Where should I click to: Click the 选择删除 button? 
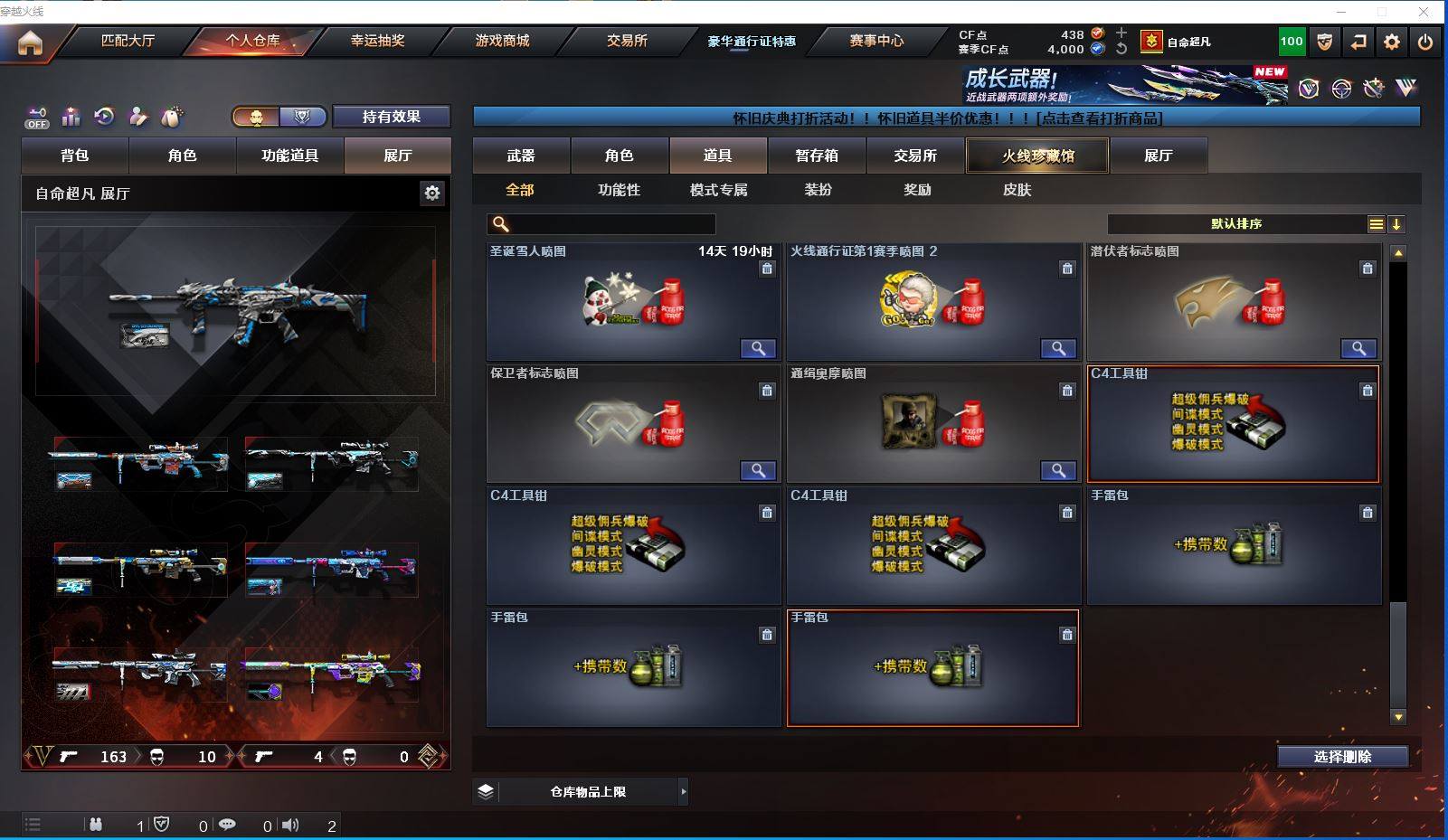pos(1342,757)
